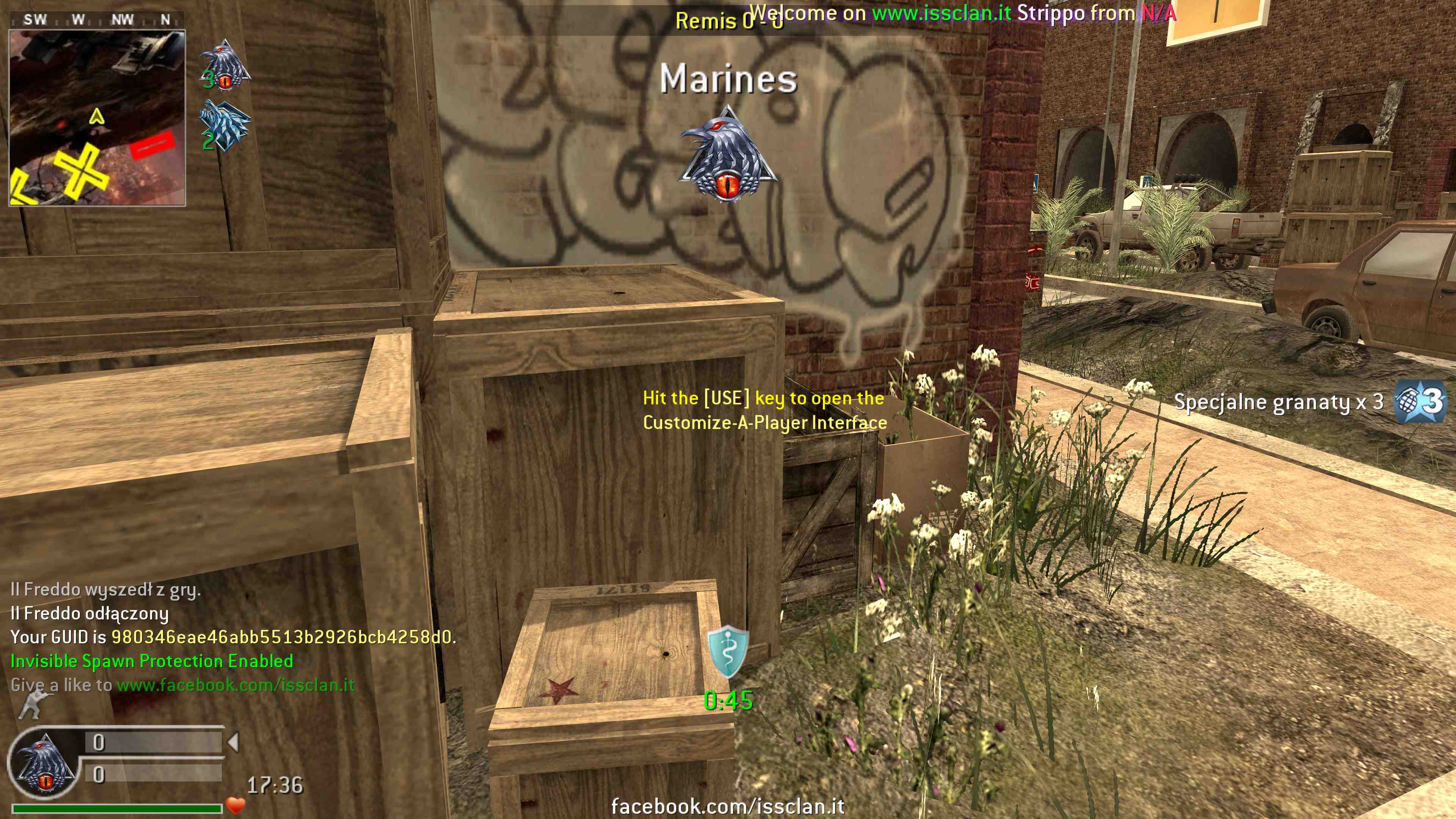Screen dimensions: 1456x819
Task: Click the Marines raven emblem under the team name
Action: pos(728,154)
